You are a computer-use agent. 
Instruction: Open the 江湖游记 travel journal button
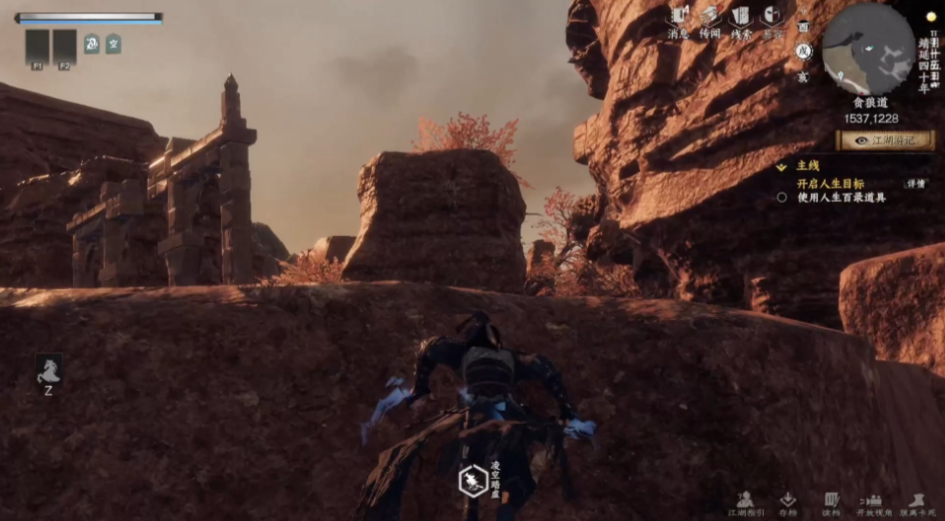point(886,141)
